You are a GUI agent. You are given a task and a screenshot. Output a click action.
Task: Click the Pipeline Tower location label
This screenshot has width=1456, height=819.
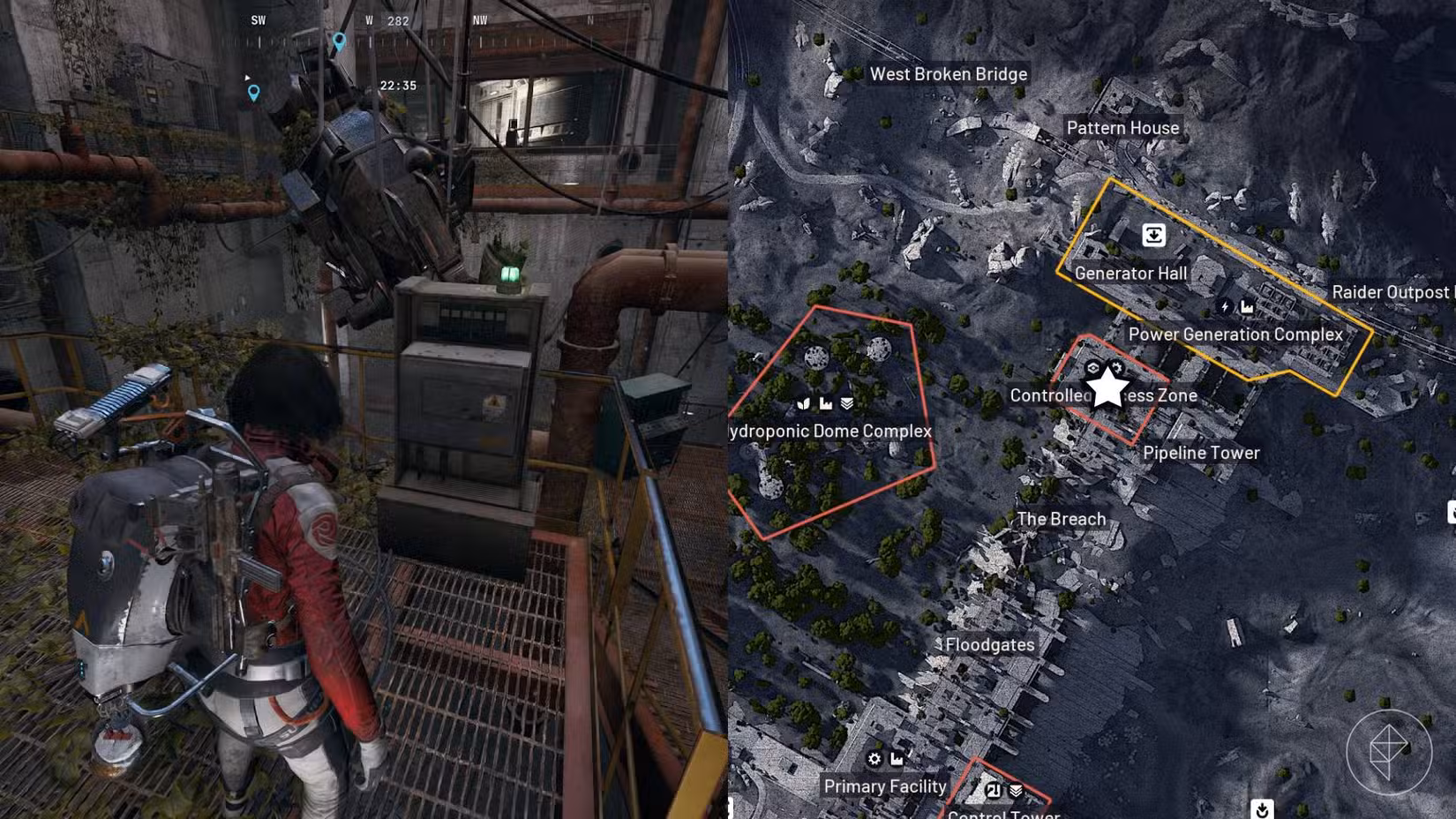[x=1201, y=453]
